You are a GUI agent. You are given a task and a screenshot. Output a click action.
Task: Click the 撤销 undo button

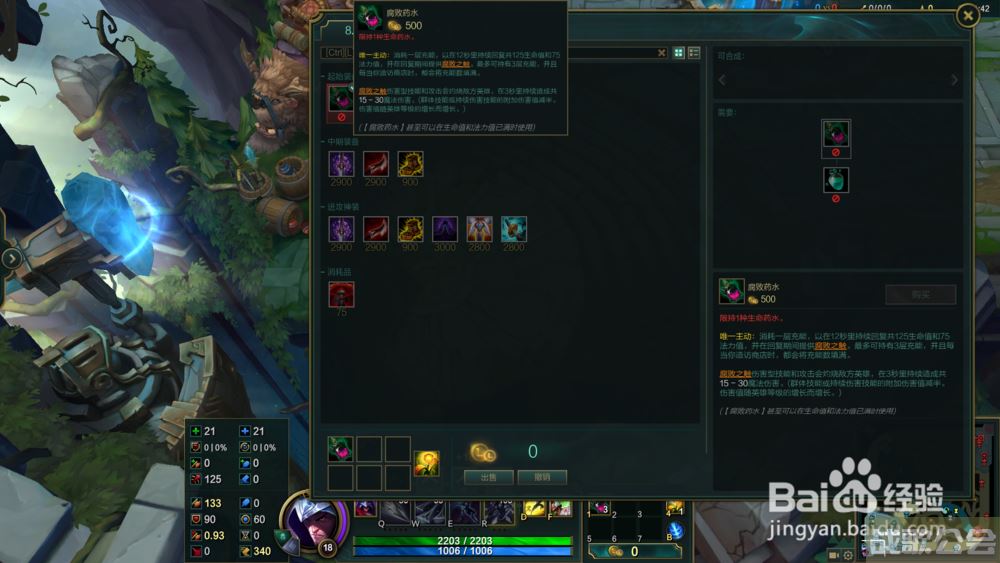[543, 477]
